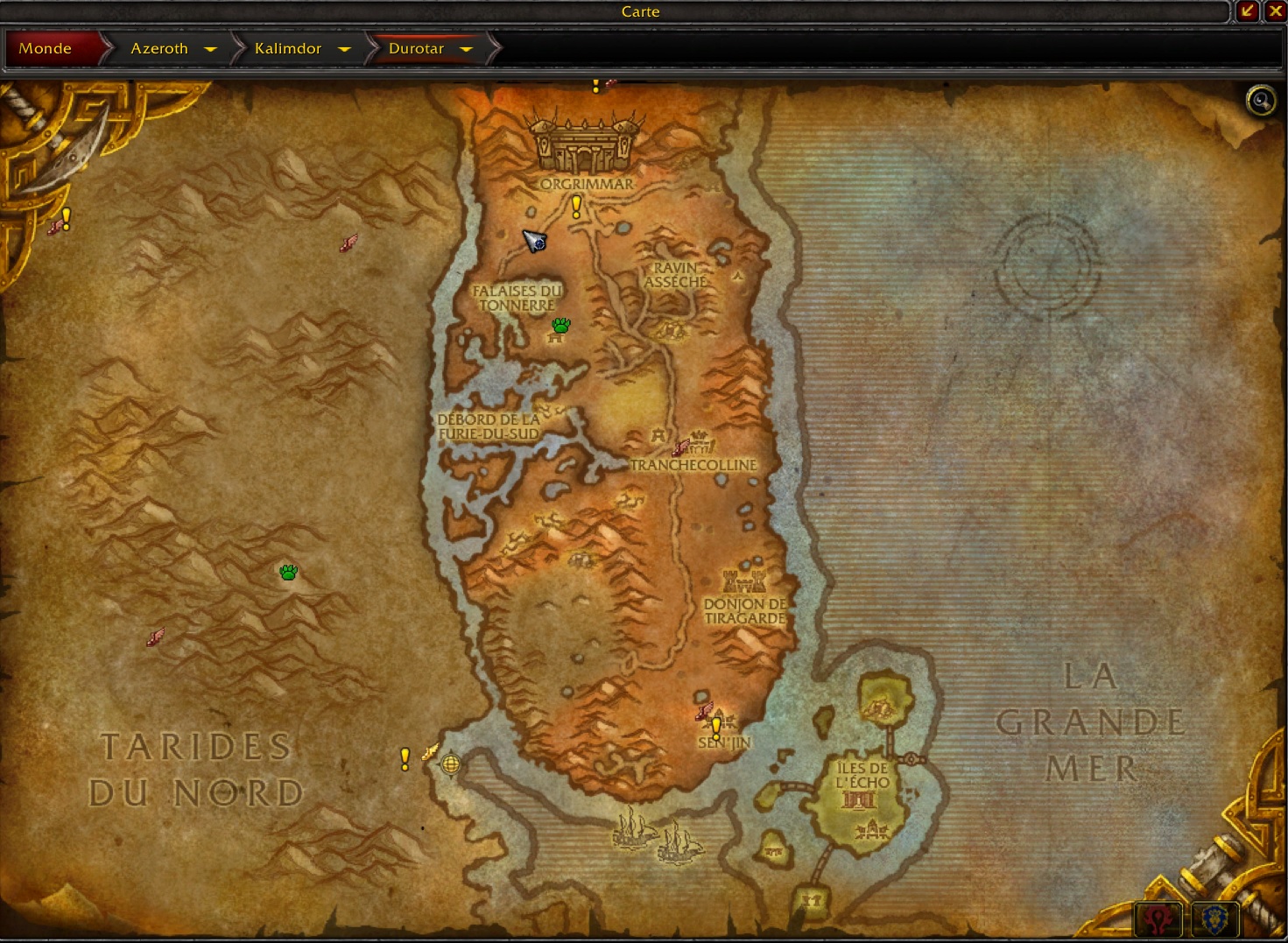1288x943 pixels.
Task: Open the Kalimdor dropdown arrow
Action: [x=345, y=49]
